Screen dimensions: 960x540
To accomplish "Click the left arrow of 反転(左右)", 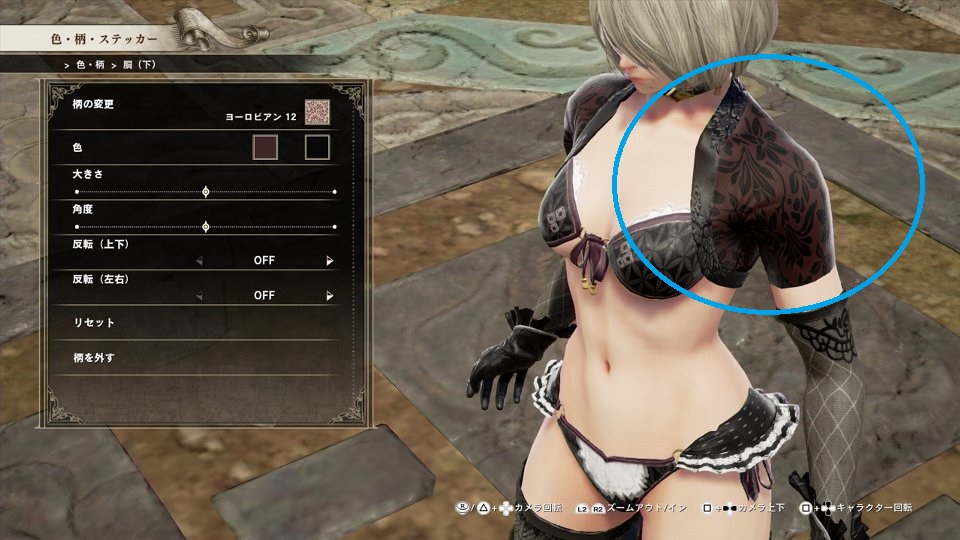I will click(x=198, y=296).
